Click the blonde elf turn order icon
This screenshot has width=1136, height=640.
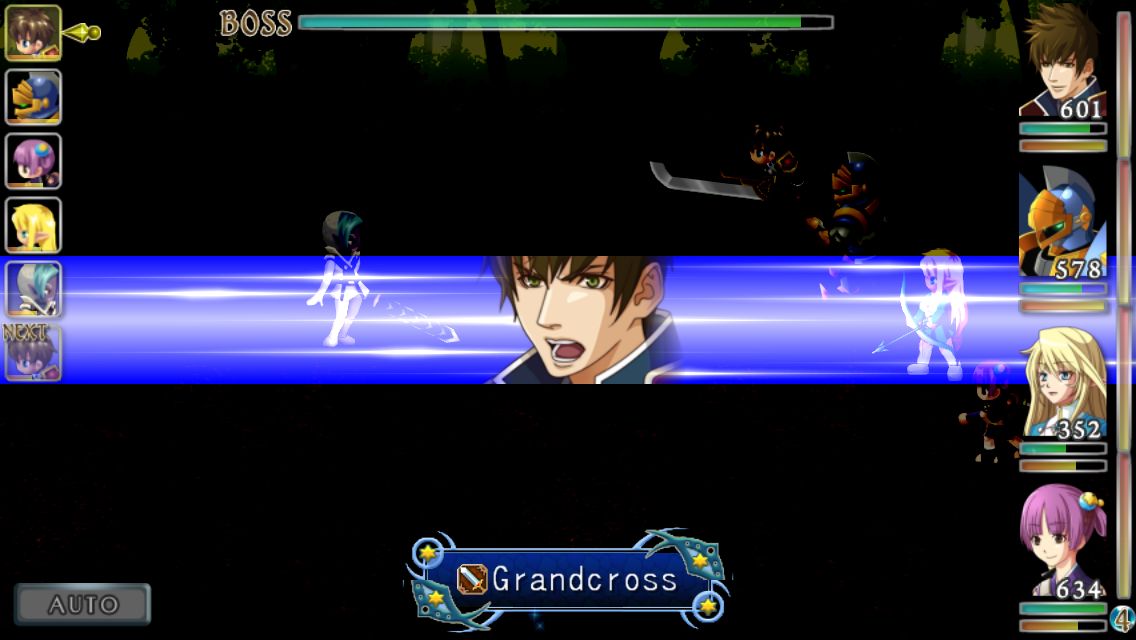tap(34, 225)
